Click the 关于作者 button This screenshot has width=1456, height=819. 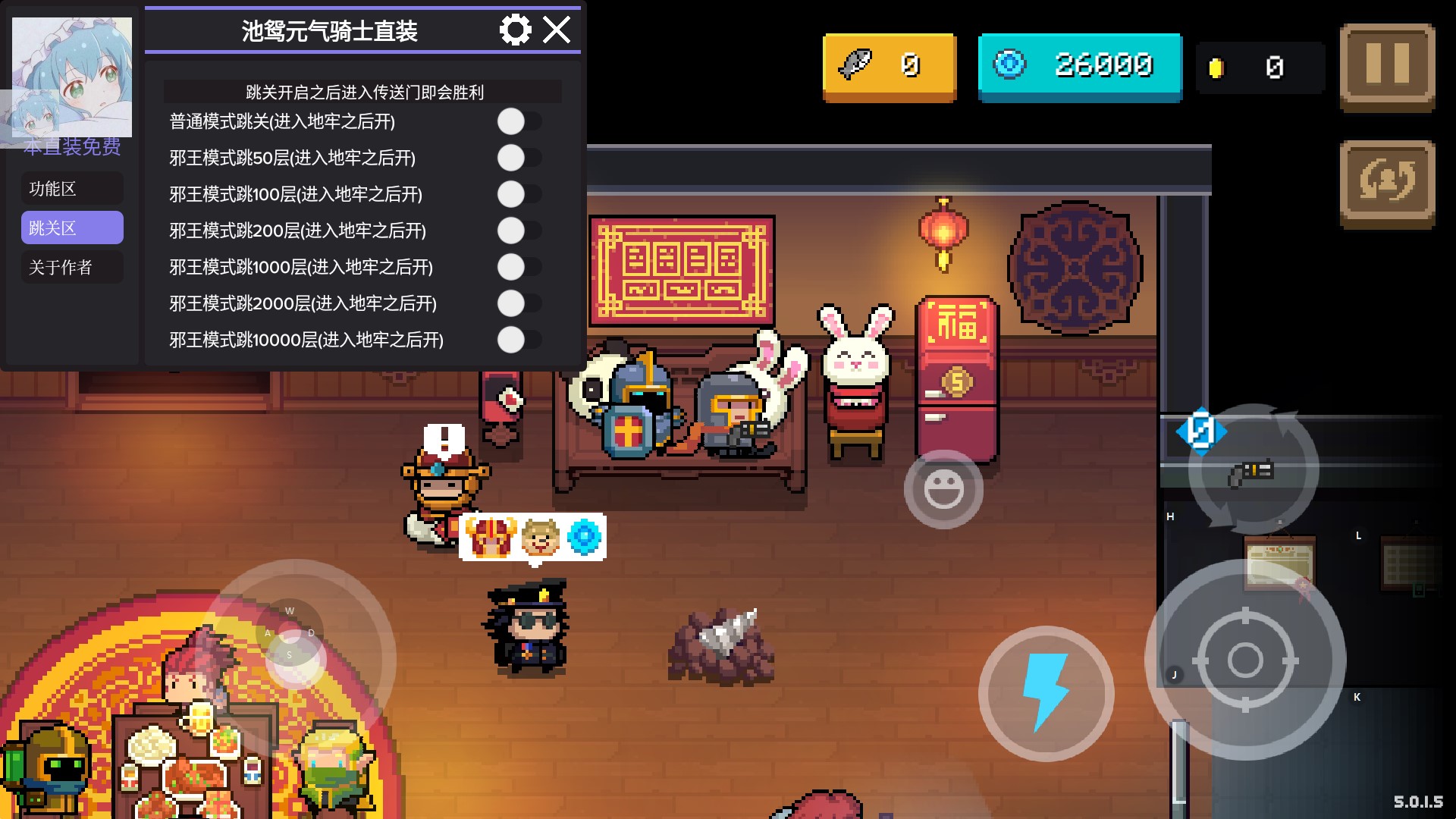point(71,267)
